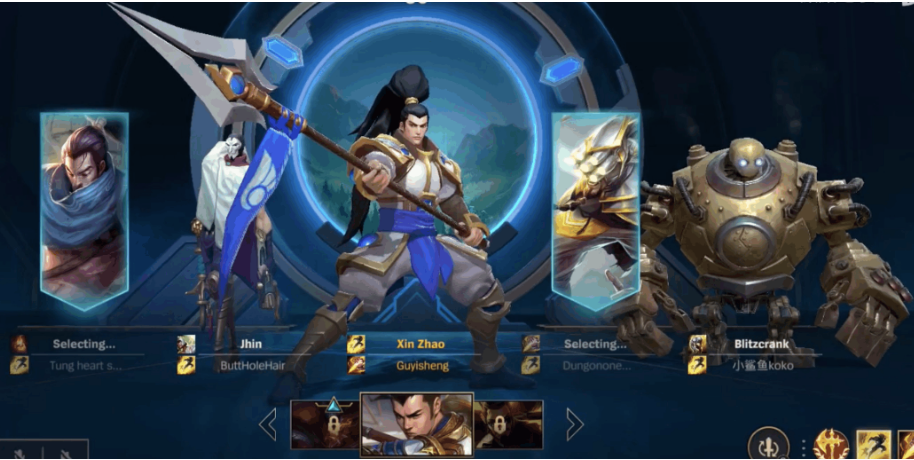This screenshot has width=914, height=460.
Task: Show the next skin with the right arrow
Action: (575, 424)
